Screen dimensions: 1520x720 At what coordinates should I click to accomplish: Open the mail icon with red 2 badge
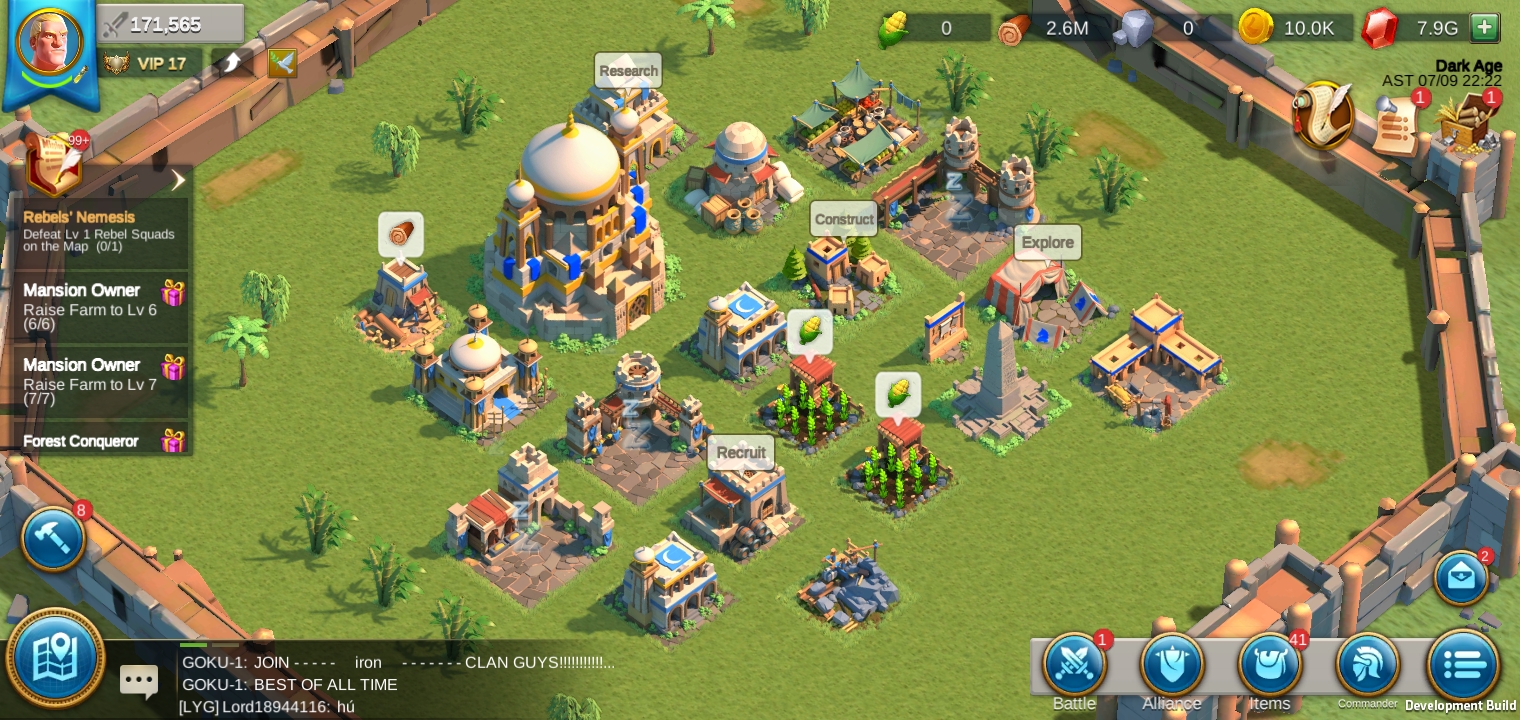[1462, 578]
